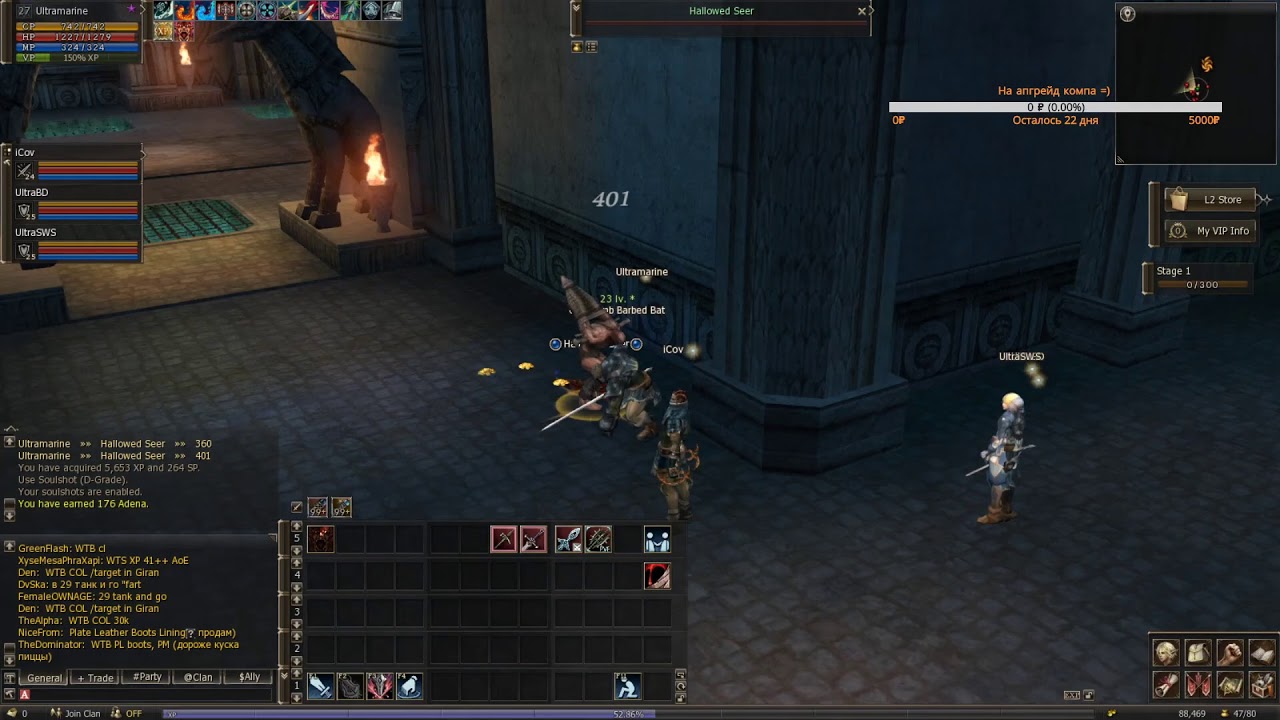Close the Hallowed Seer target window
This screenshot has width=1280, height=720.
(862, 12)
